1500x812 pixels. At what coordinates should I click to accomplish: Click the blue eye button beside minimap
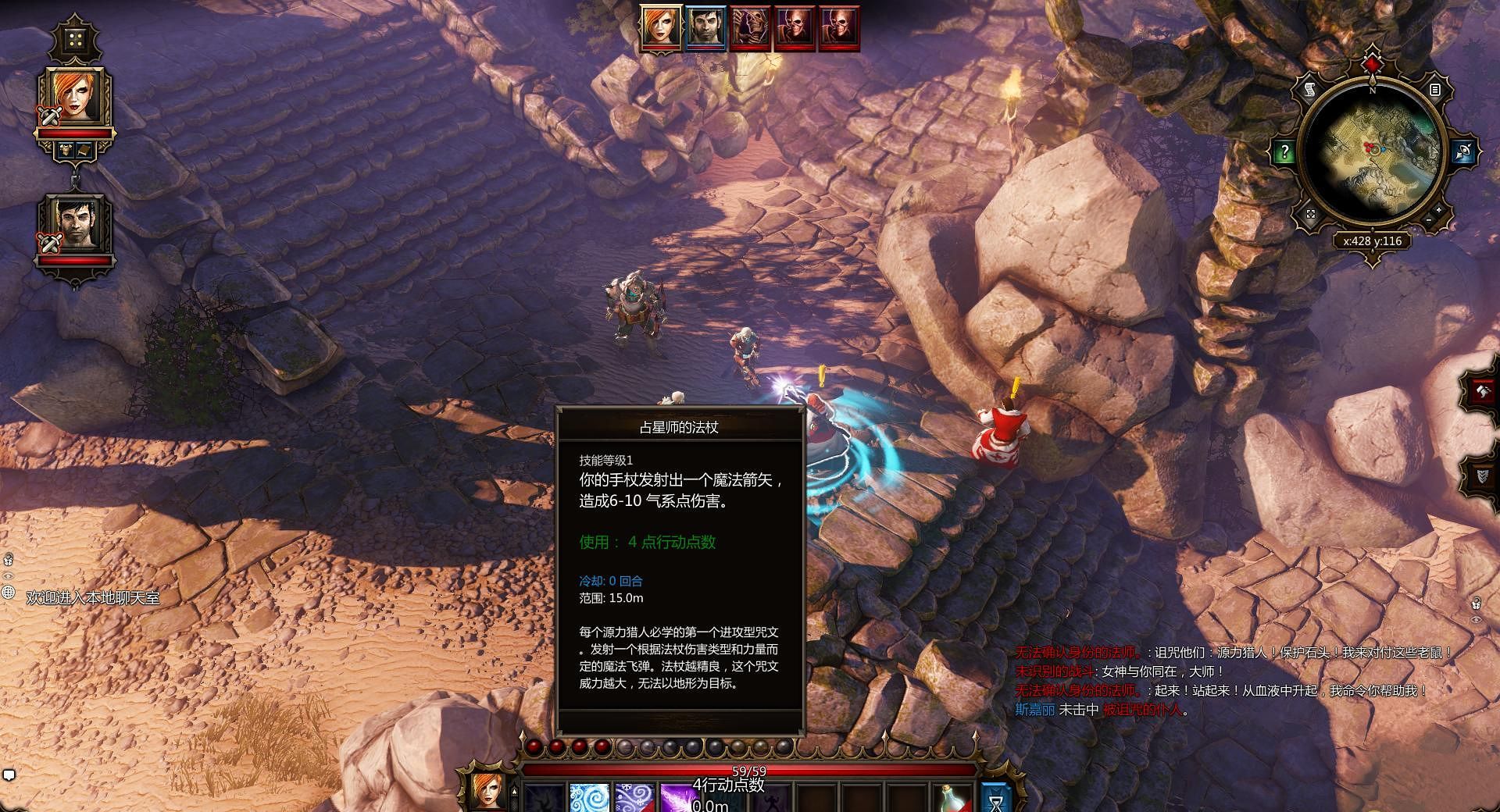tap(1464, 151)
